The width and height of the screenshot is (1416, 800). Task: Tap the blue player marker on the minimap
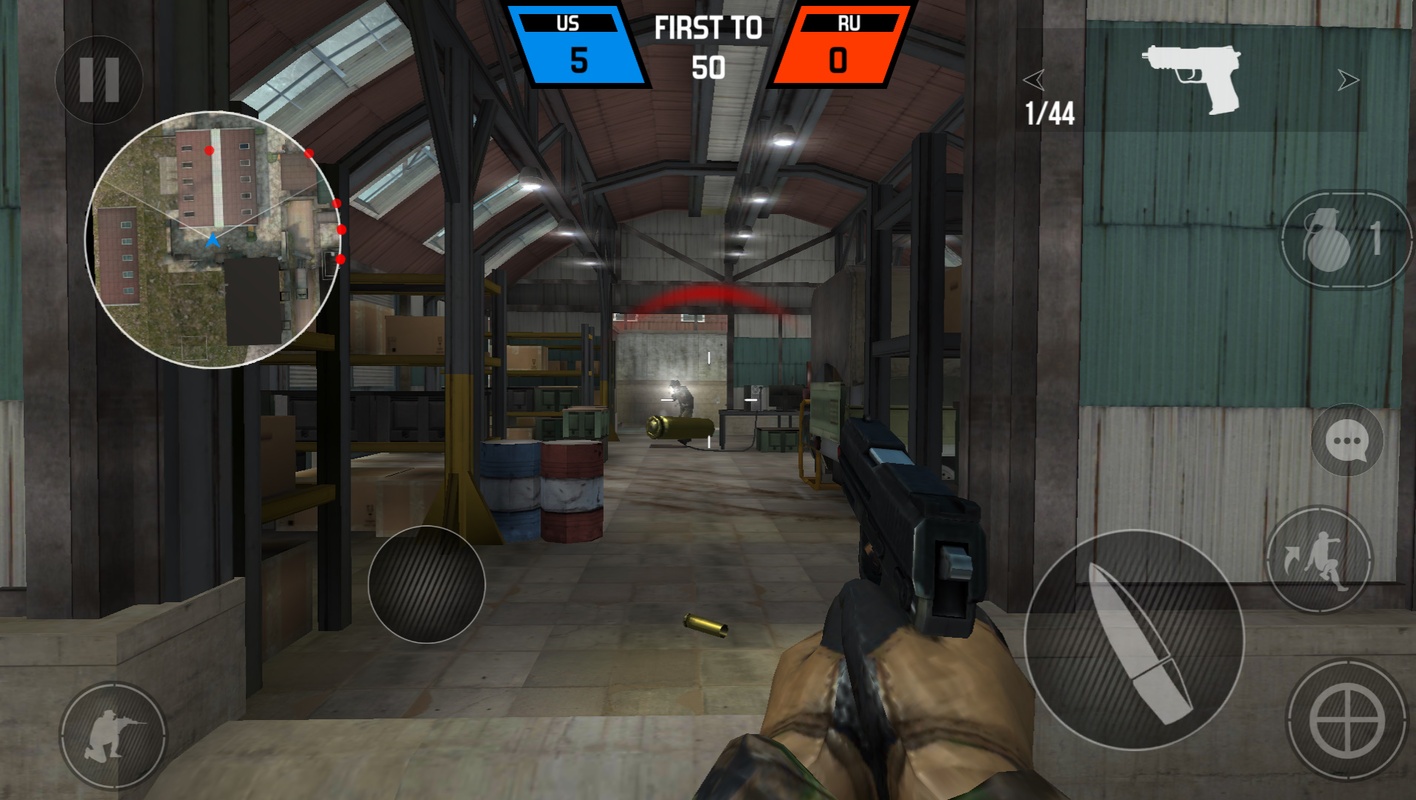pos(212,239)
